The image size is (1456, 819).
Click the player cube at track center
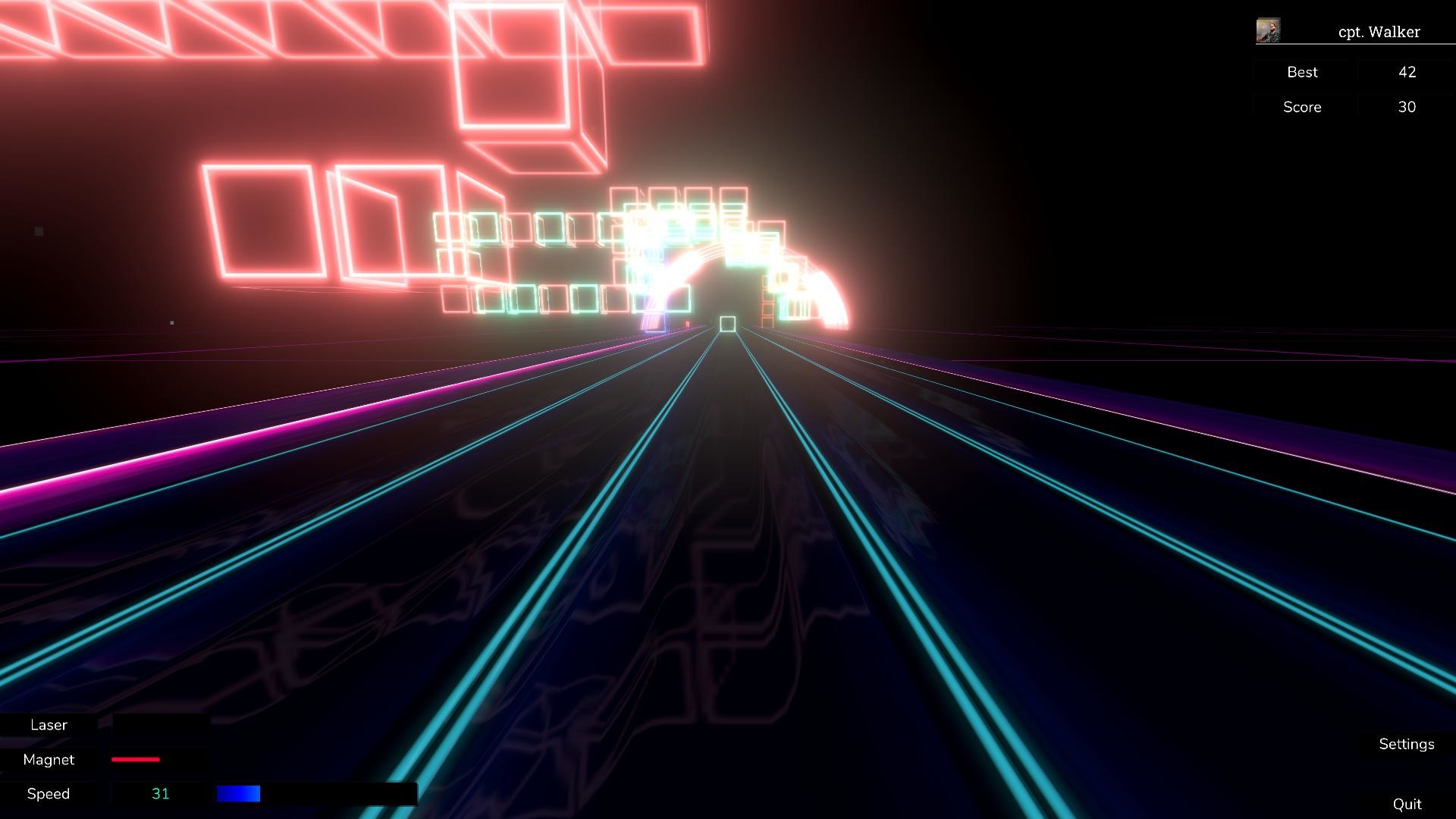[x=727, y=325]
